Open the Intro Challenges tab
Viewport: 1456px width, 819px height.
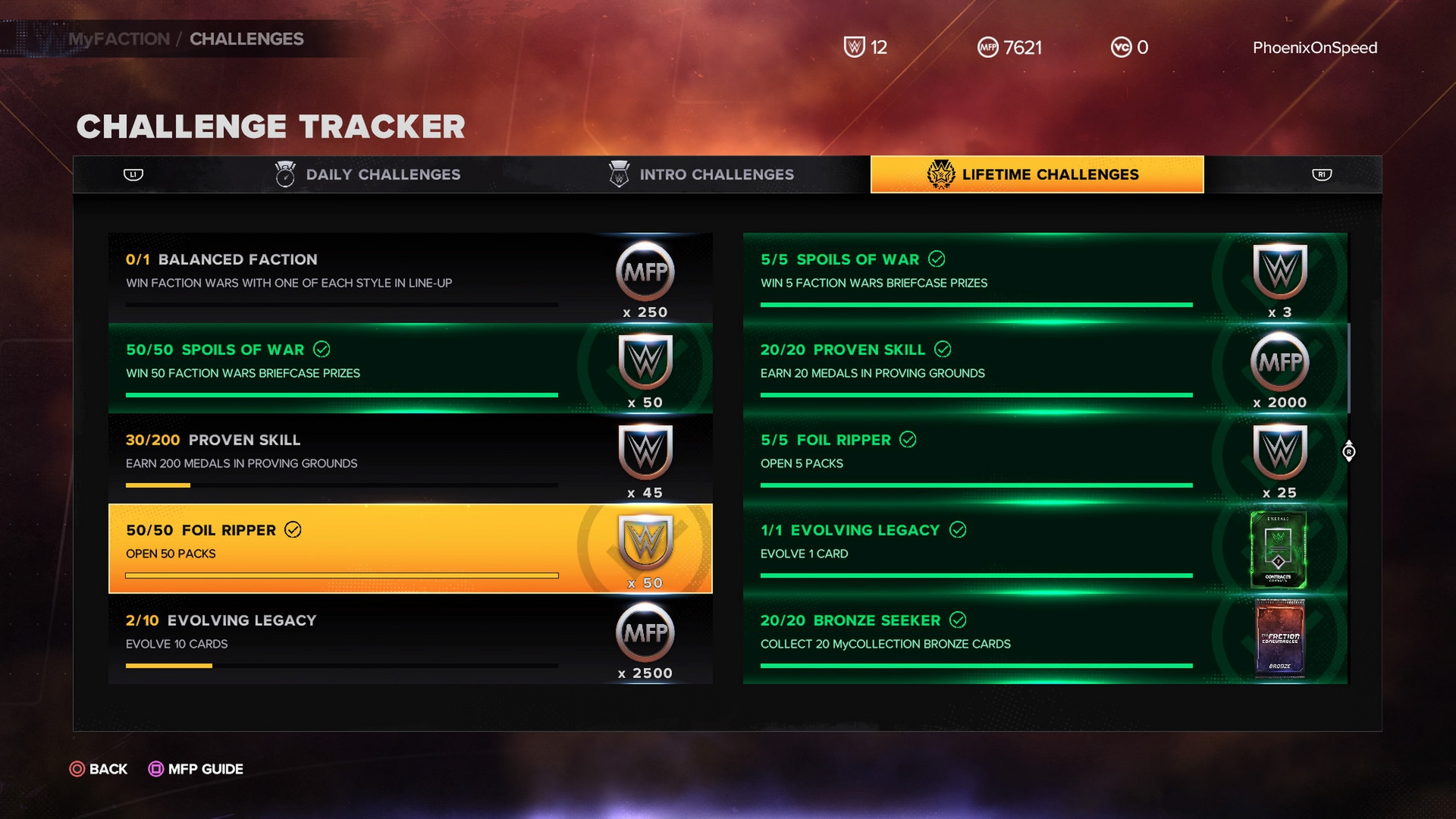(x=701, y=174)
